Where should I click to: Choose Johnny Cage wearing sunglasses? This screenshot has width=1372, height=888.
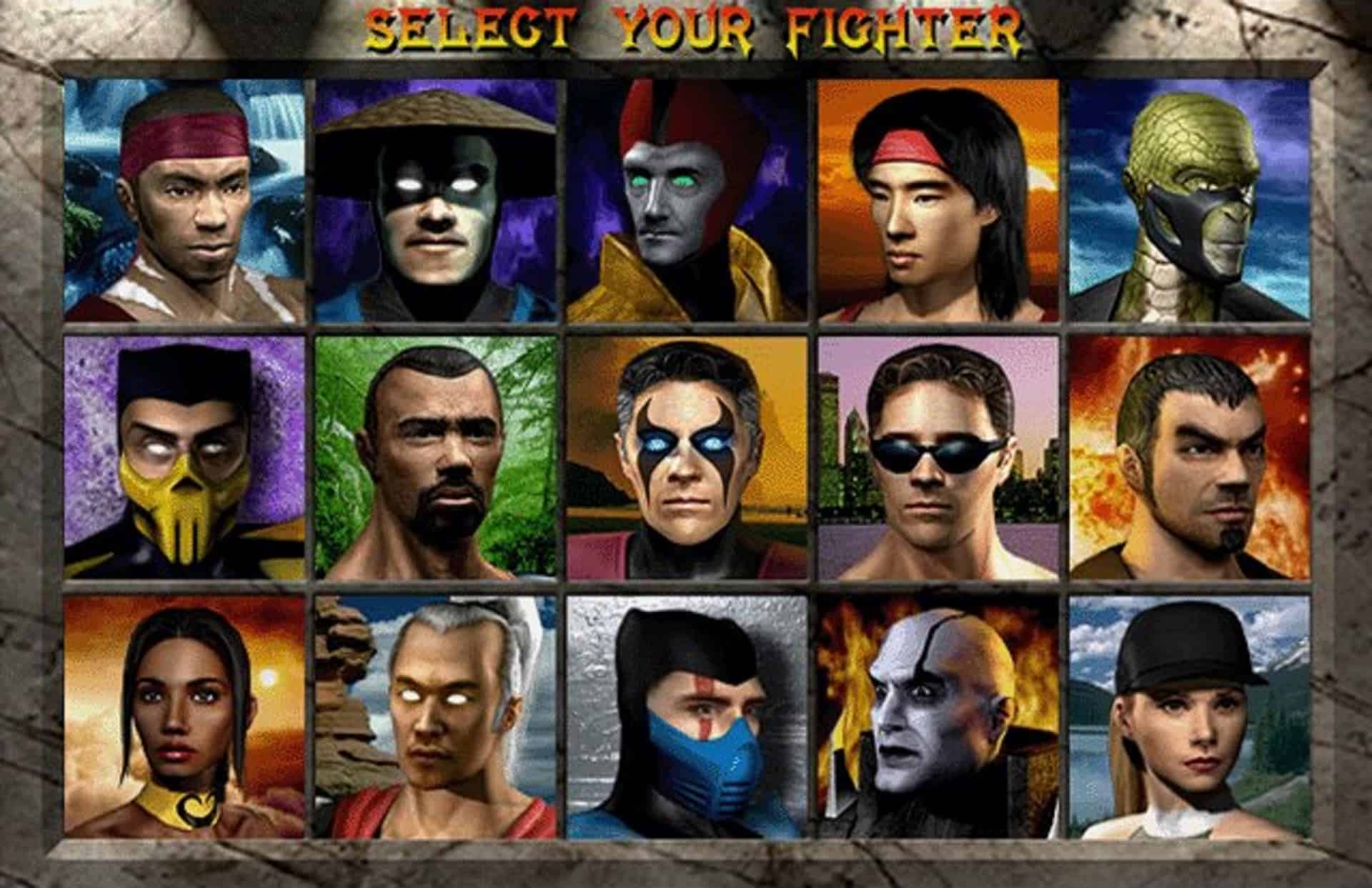[x=943, y=465]
